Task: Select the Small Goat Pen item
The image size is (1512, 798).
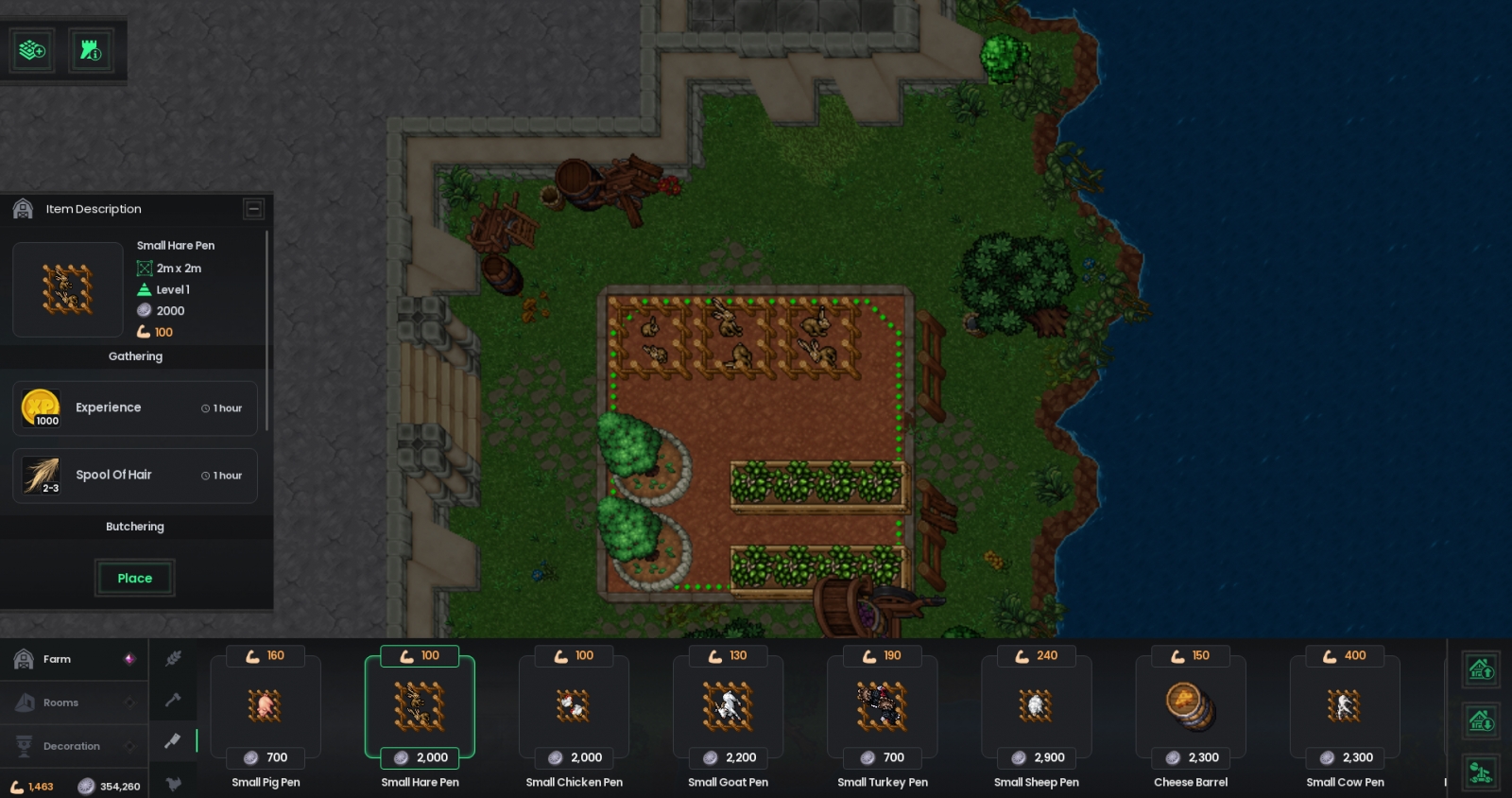Action: pyautogui.click(x=728, y=706)
